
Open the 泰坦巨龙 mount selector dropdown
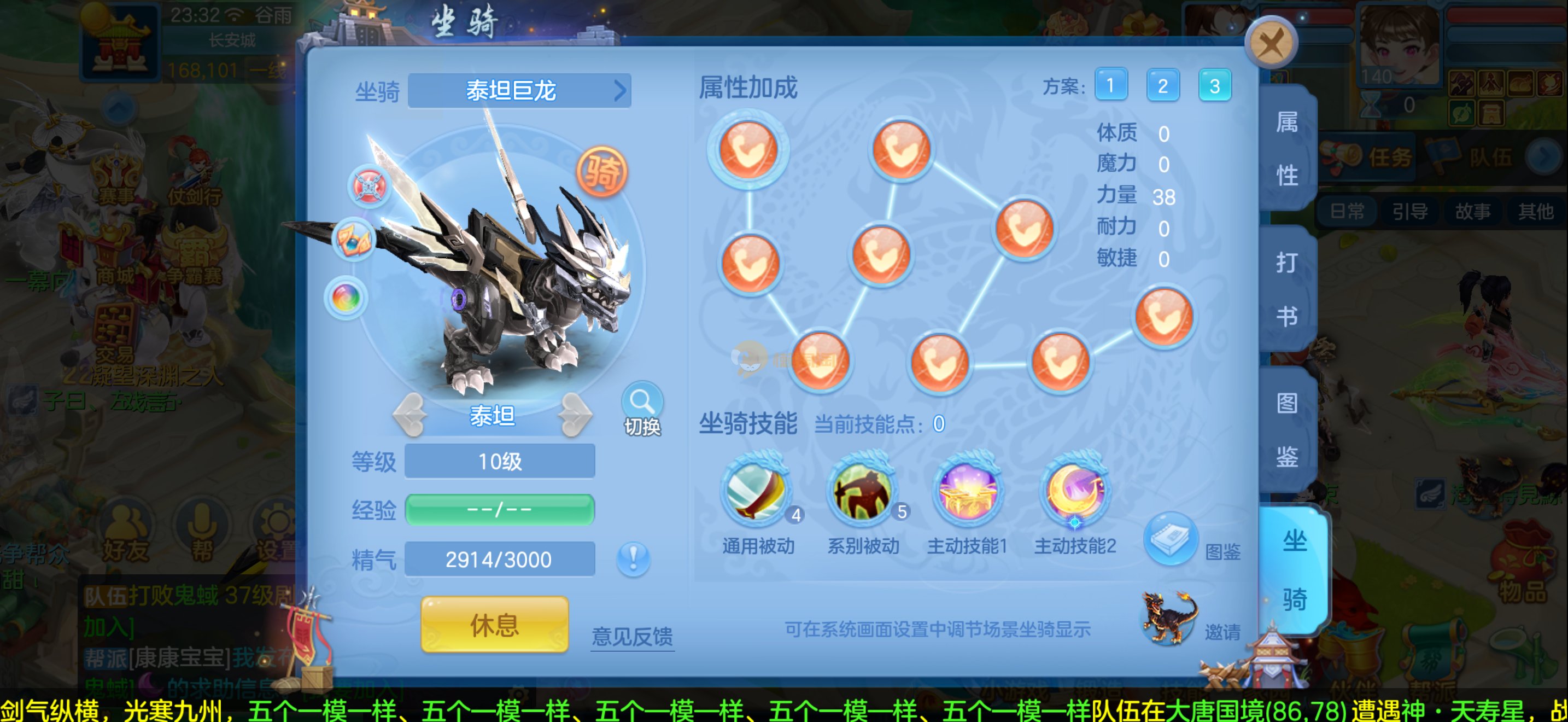(519, 91)
